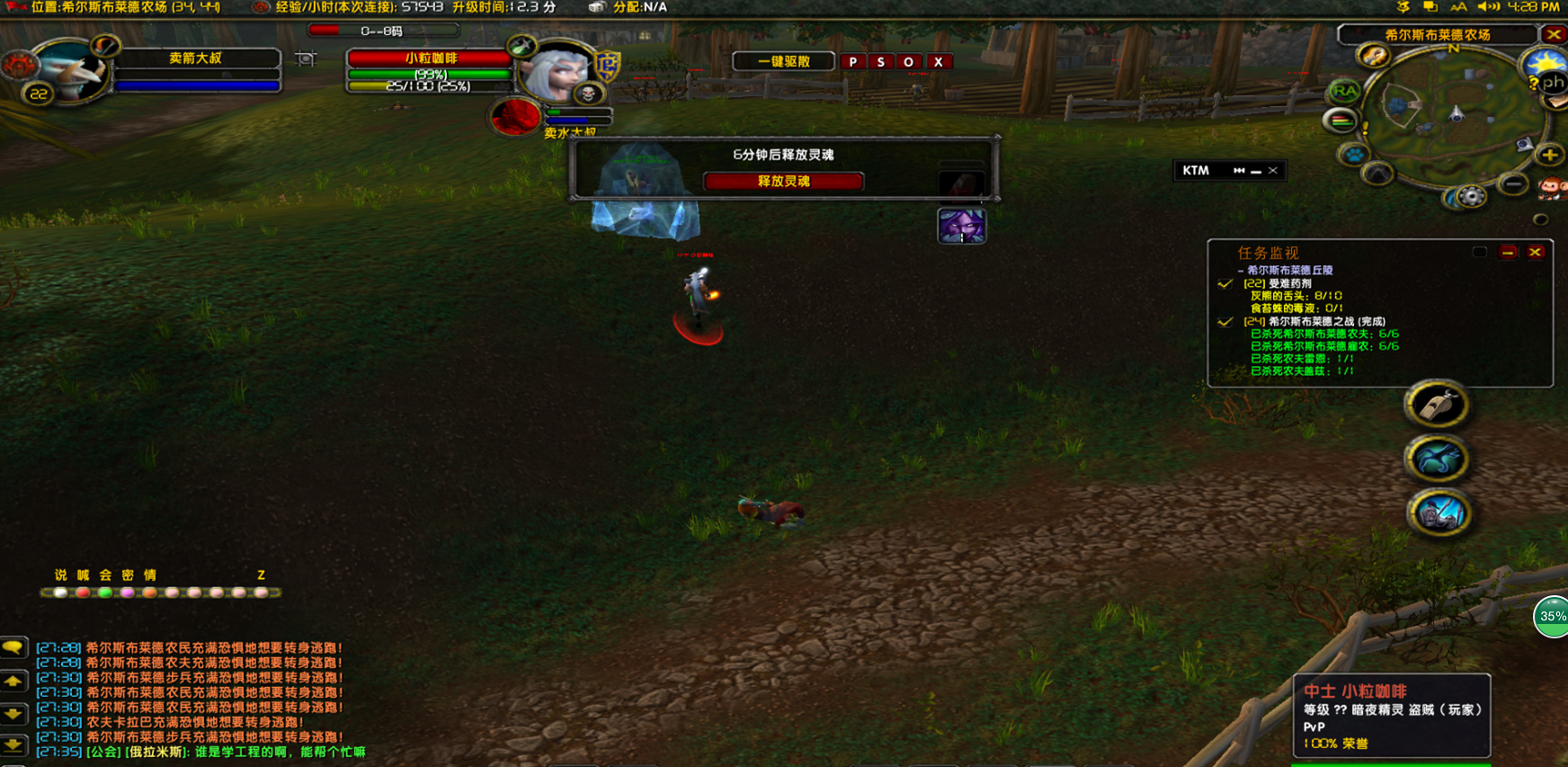Switch chat to 说 say channel
The height and width of the screenshot is (767, 1568).
tap(60, 575)
